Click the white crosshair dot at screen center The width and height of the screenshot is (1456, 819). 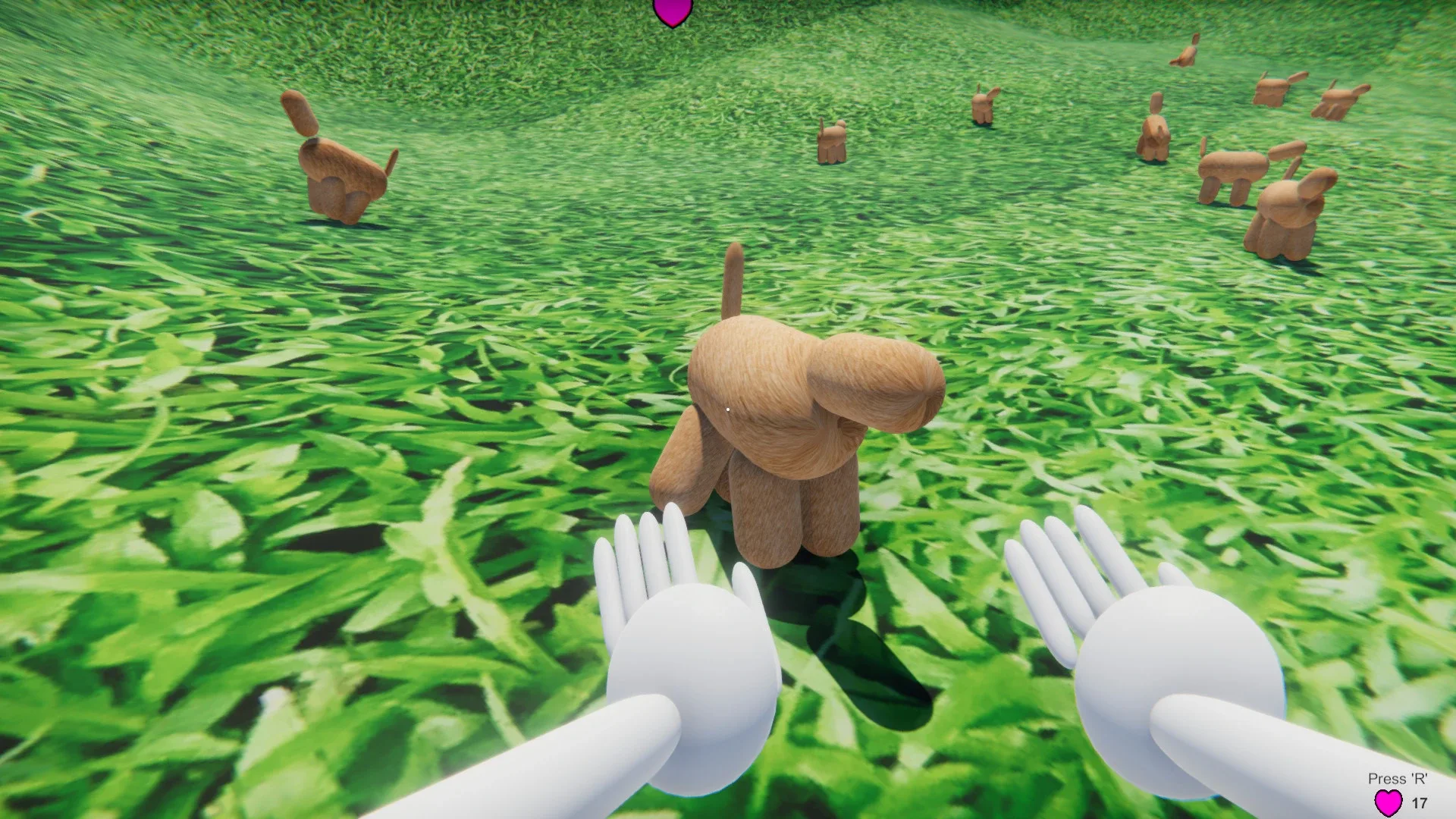(728, 409)
